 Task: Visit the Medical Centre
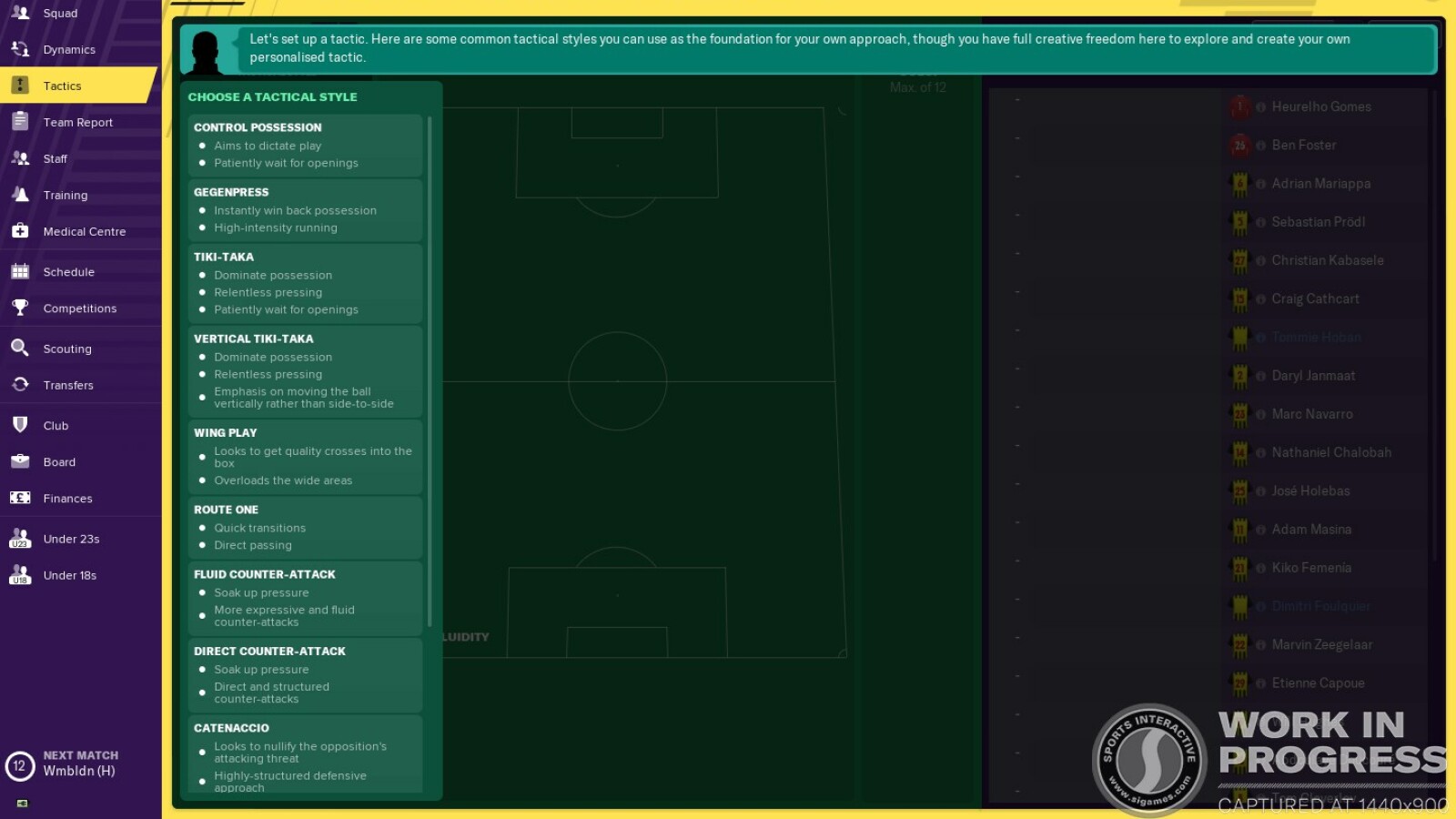pyautogui.click(x=85, y=232)
